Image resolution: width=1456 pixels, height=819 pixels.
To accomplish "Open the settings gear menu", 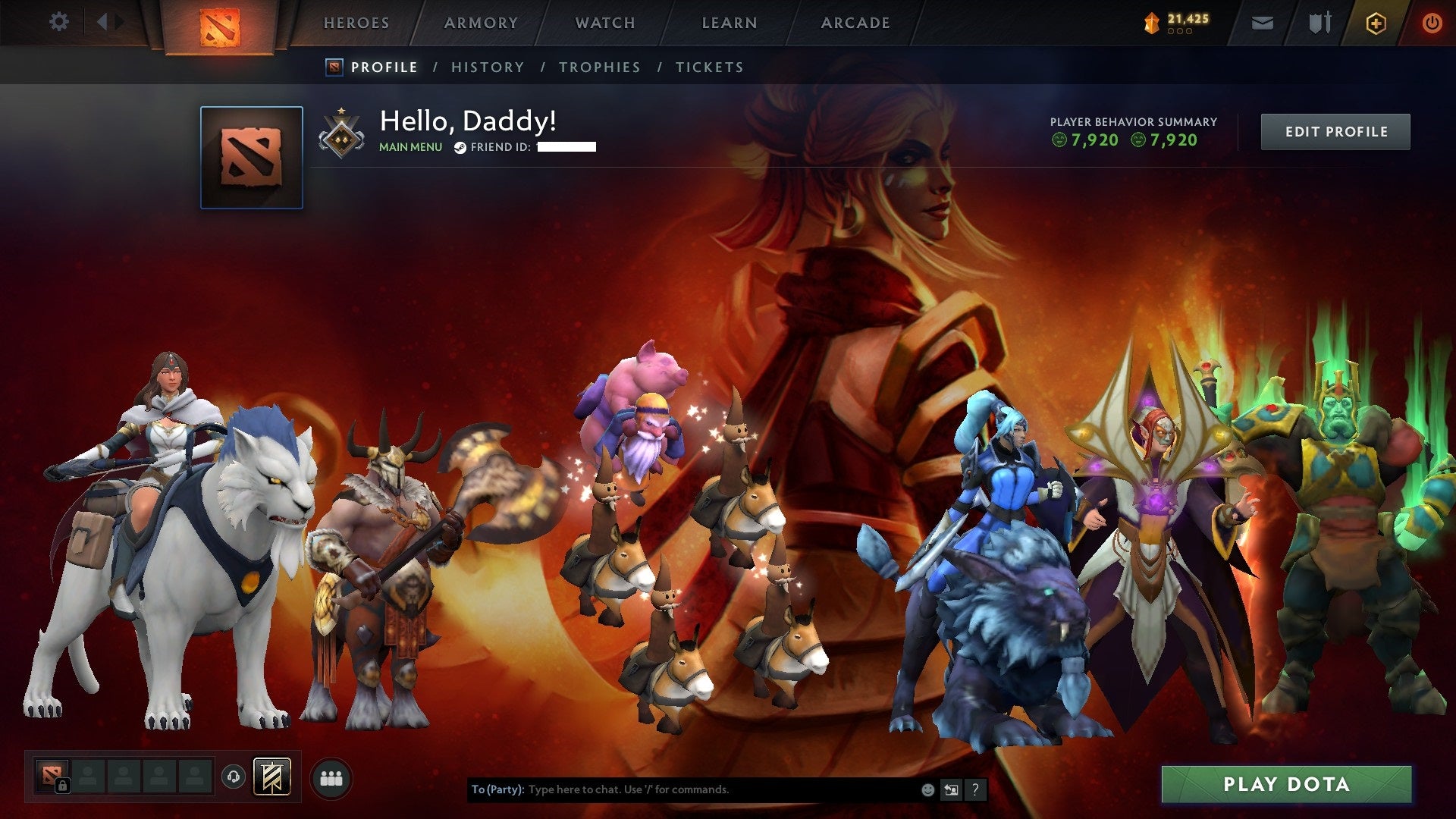I will pyautogui.click(x=58, y=22).
